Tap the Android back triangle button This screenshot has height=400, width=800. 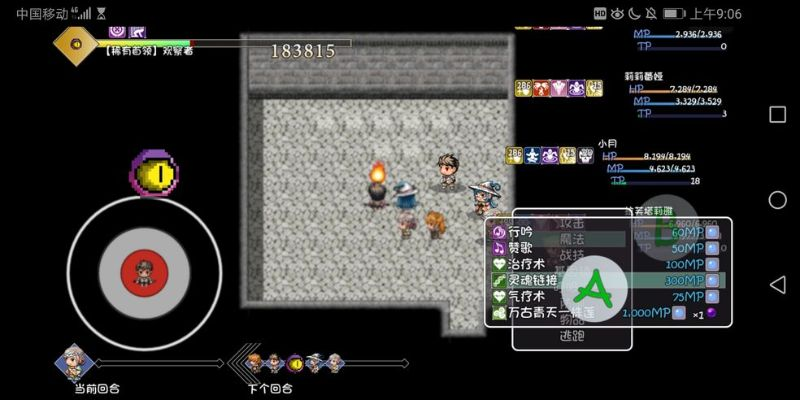(x=777, y=285)
